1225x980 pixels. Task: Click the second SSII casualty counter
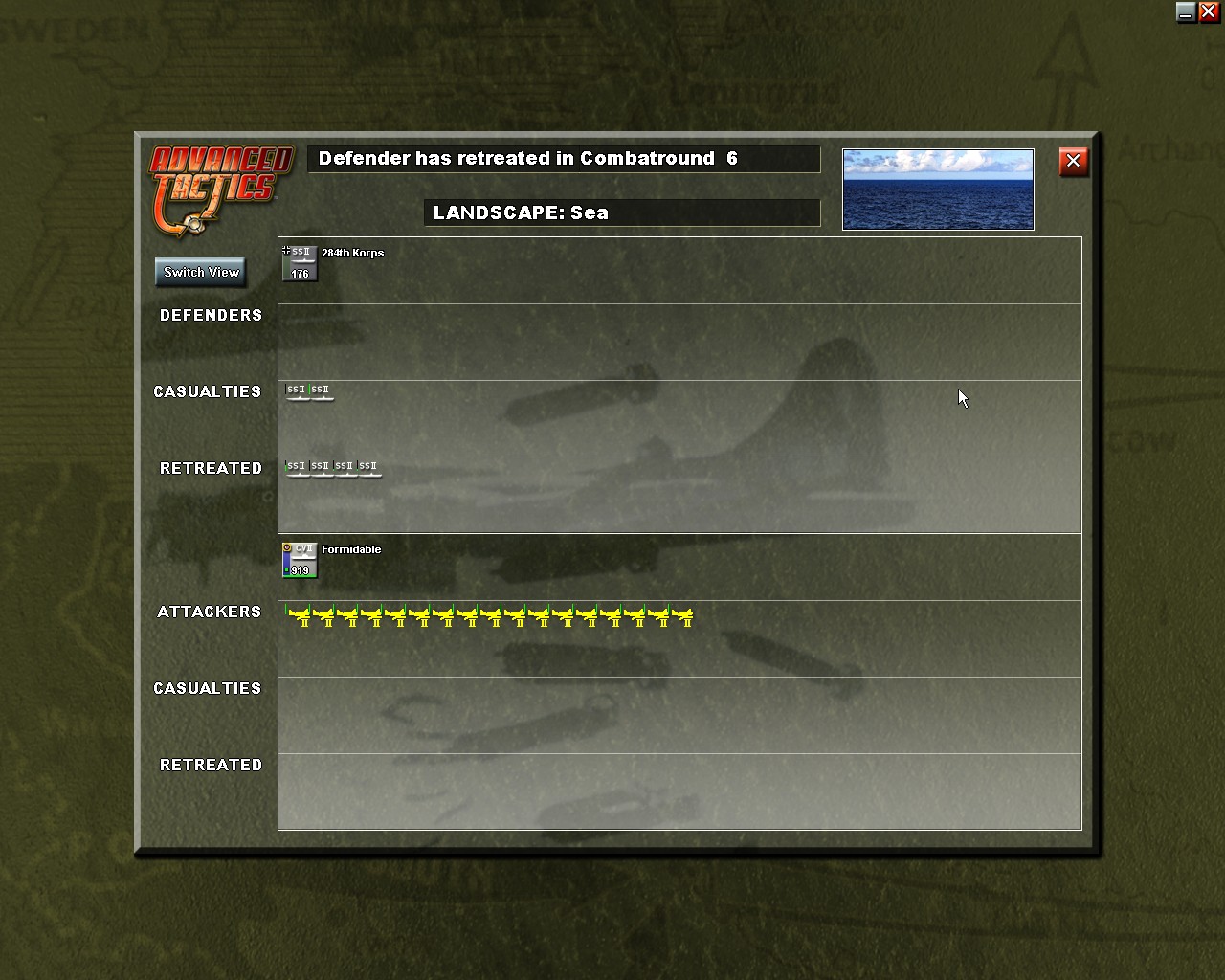[320, 390]
